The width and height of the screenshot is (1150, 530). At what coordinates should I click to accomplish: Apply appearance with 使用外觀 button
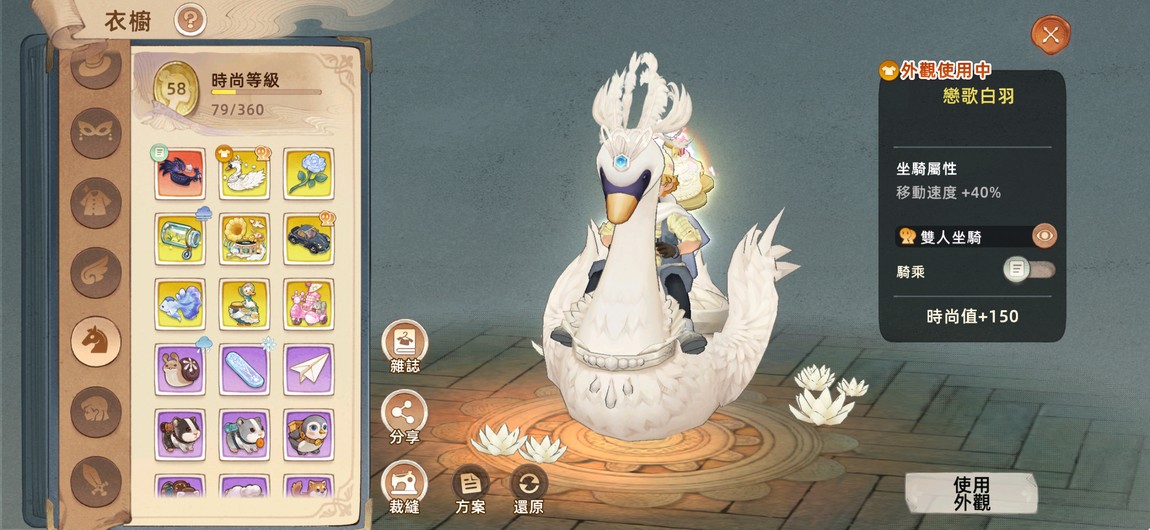(x=970, y=493)
